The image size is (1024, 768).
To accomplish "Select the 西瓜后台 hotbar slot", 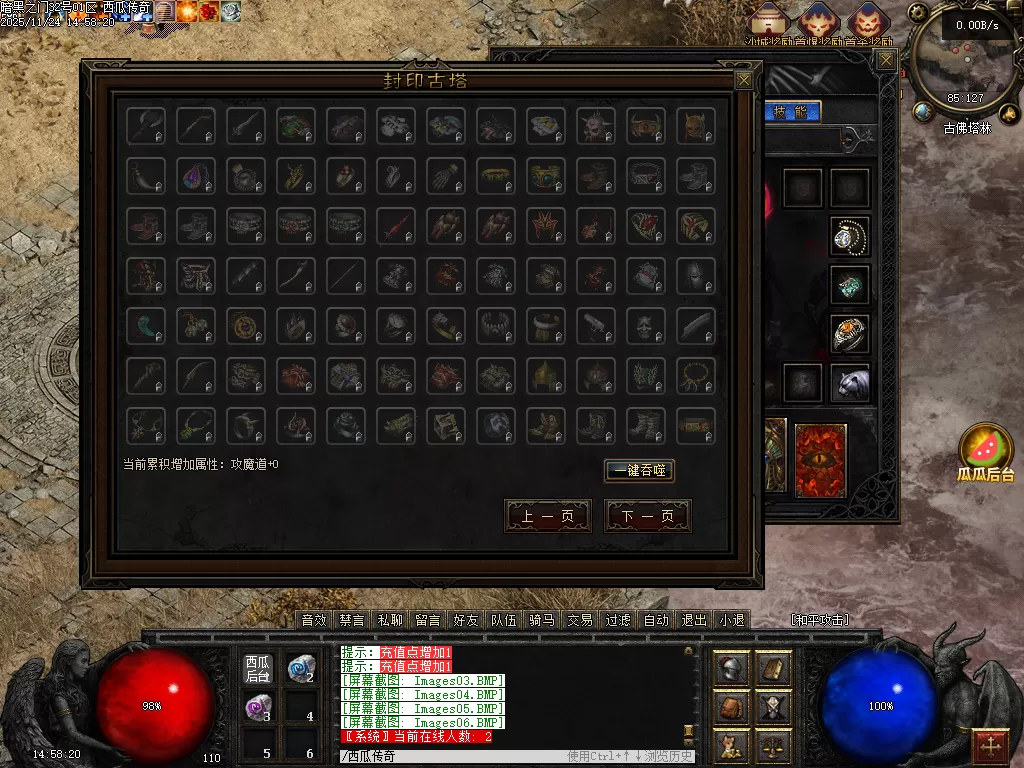I will point(258,669).
